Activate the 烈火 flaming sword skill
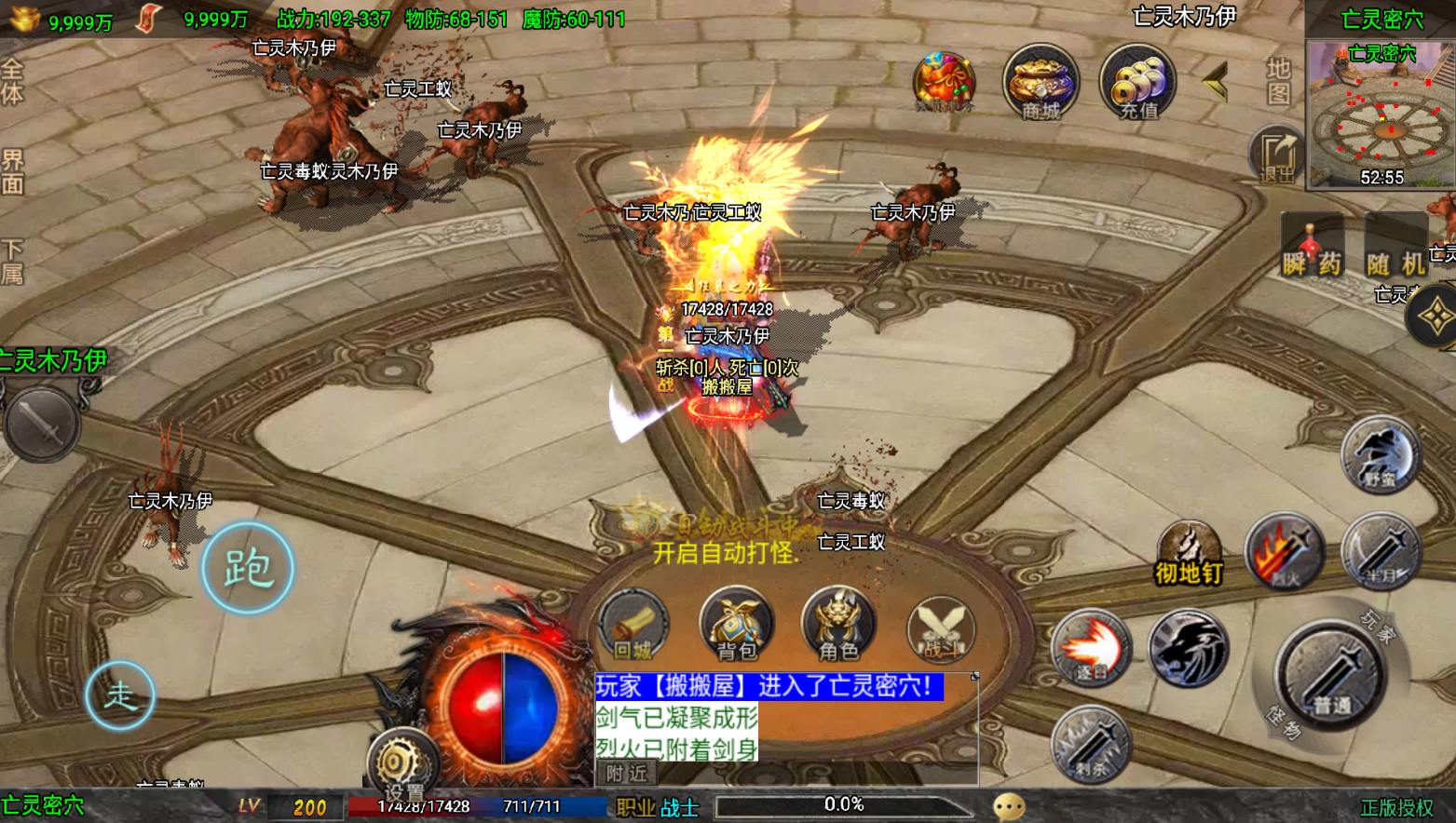Image resolution: width=1456 pixels, height=823 pixels. pos(1285,552)
